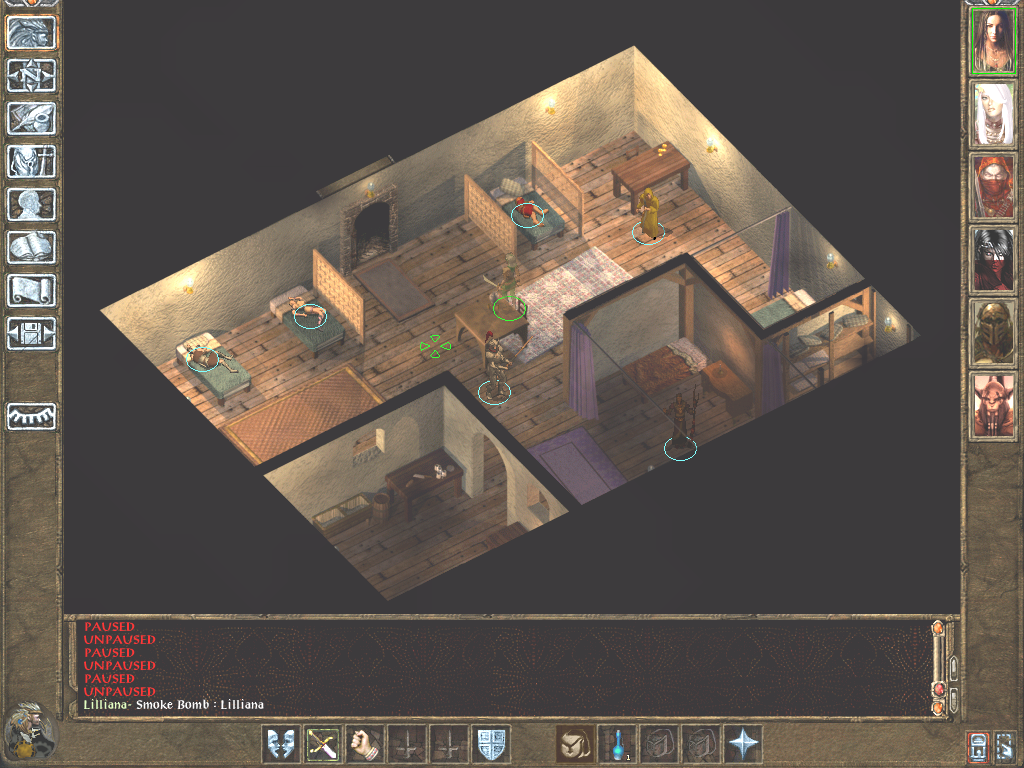Select the first portrait, the dark-haired woman

point(993,41)
